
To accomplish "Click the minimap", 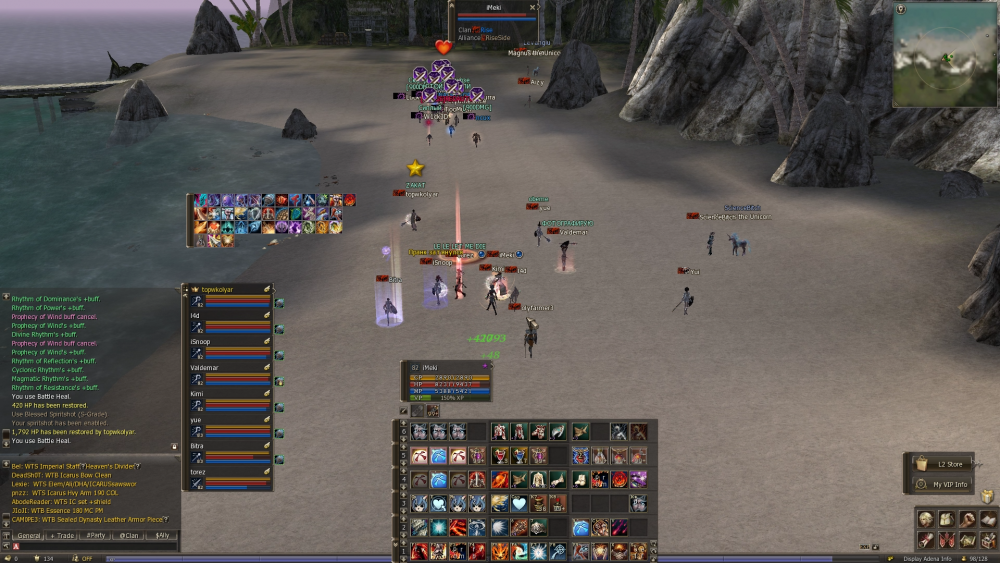I will [x=945, y=55].
